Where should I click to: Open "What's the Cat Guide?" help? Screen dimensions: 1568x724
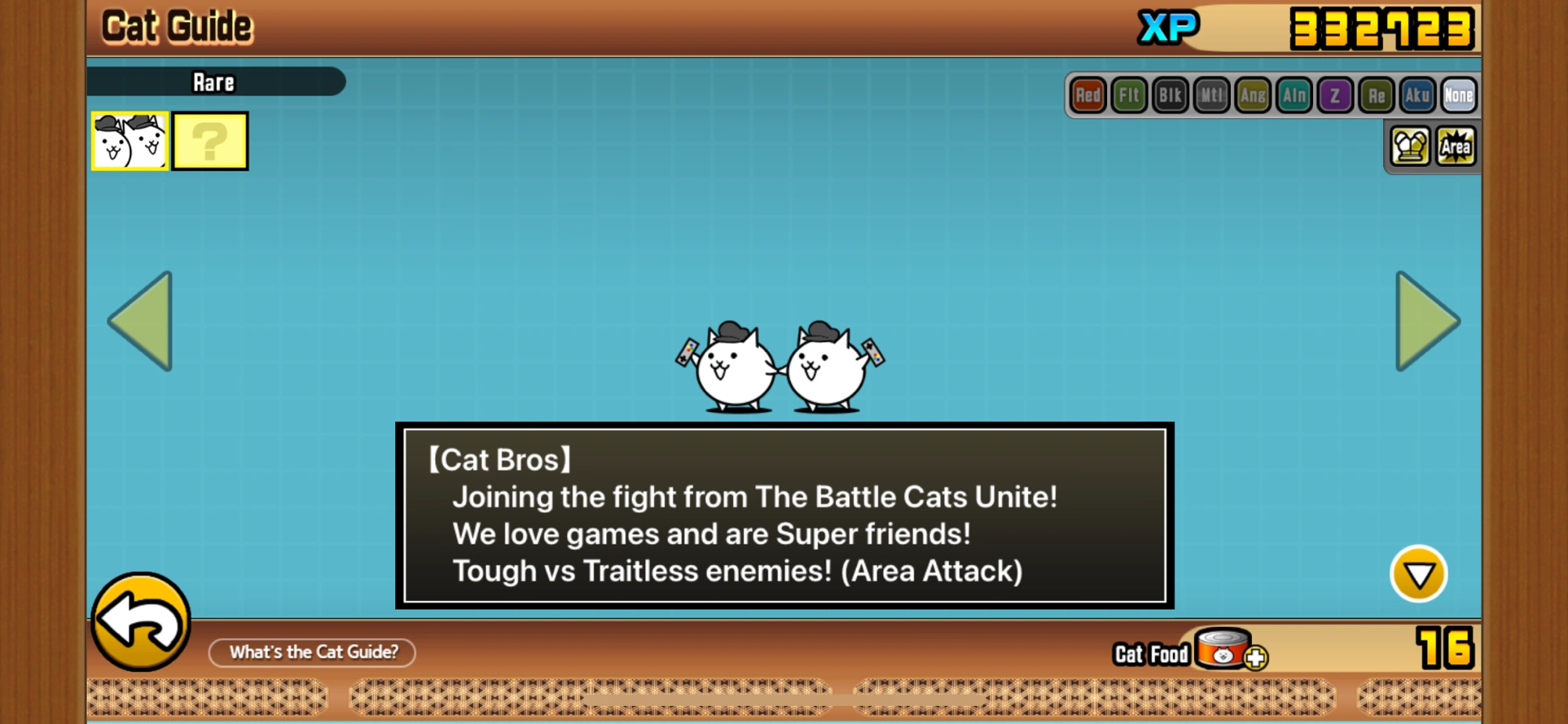tap(312, 653)
